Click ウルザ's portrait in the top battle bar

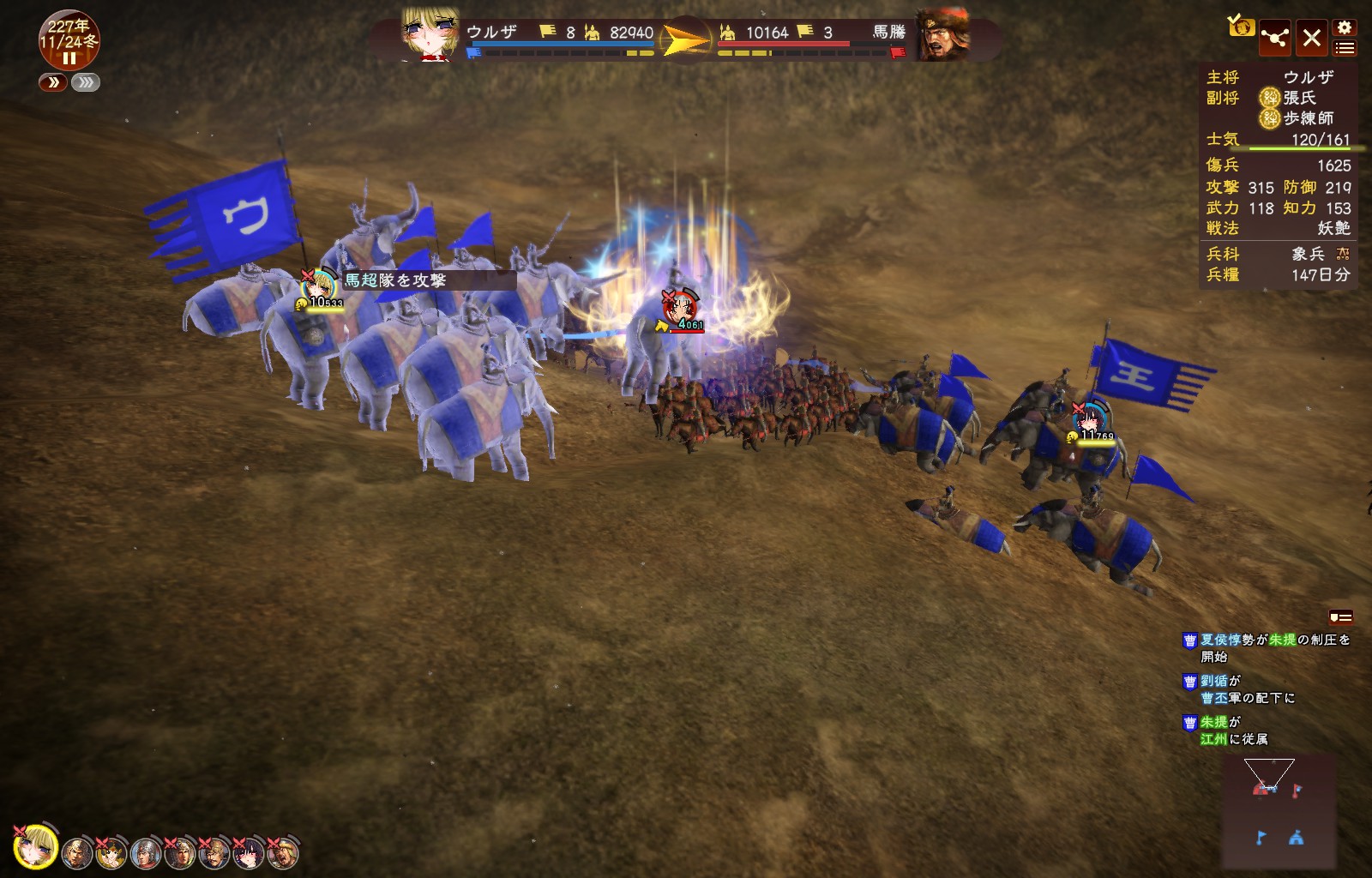click(430, 36)
